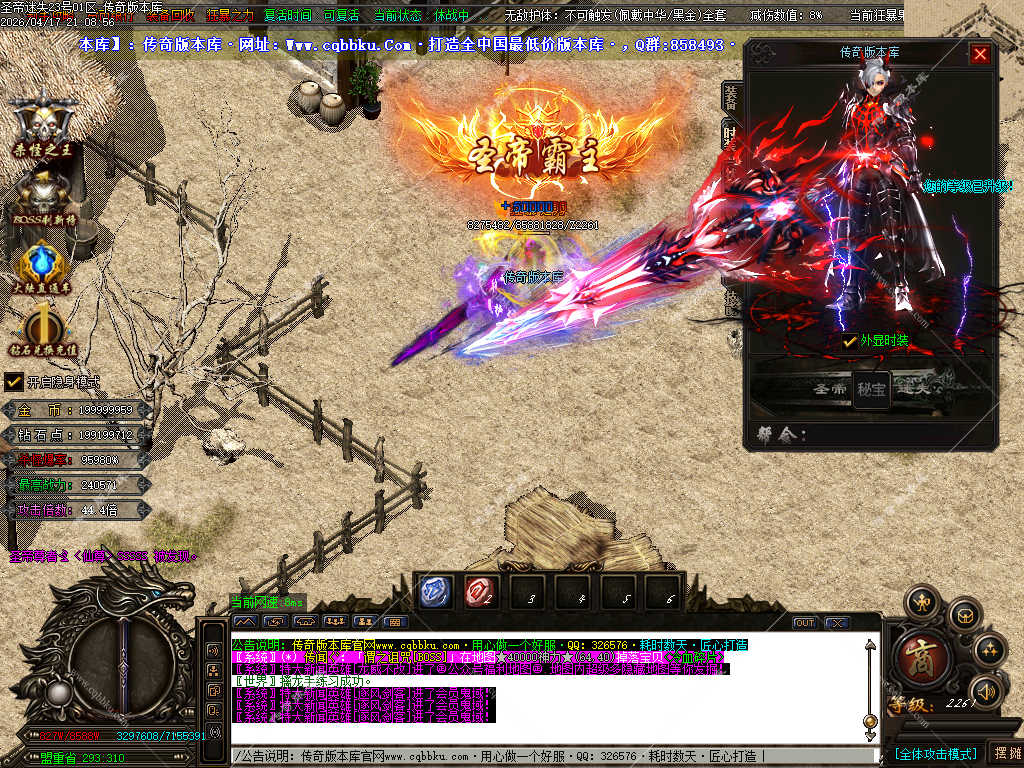The width and height of the screenshot is (1024, 768).
Task: Toggle the 开启隐身模式 checkbox
Action: [x=14, y=382]
